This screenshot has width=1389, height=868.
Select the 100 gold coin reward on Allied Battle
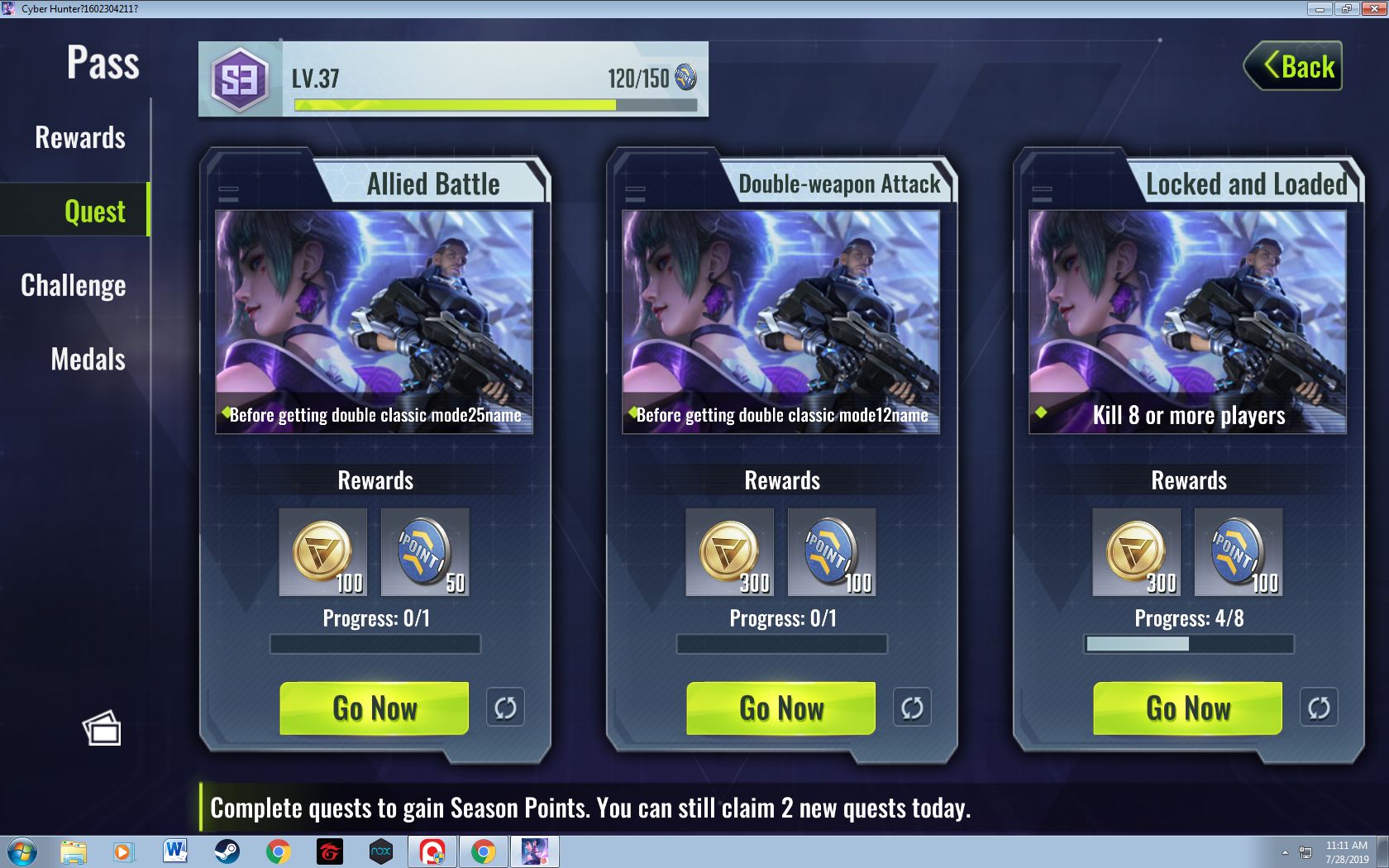pyautogui.click(x=322, y=551)
